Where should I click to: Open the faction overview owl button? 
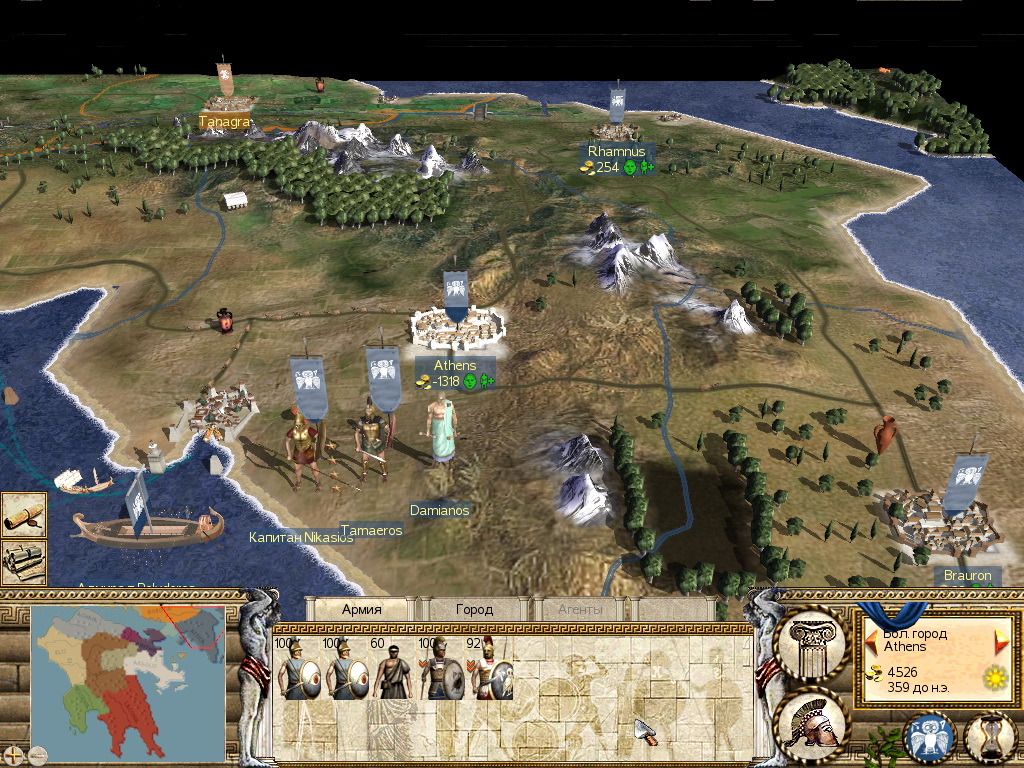click(926, 737)
